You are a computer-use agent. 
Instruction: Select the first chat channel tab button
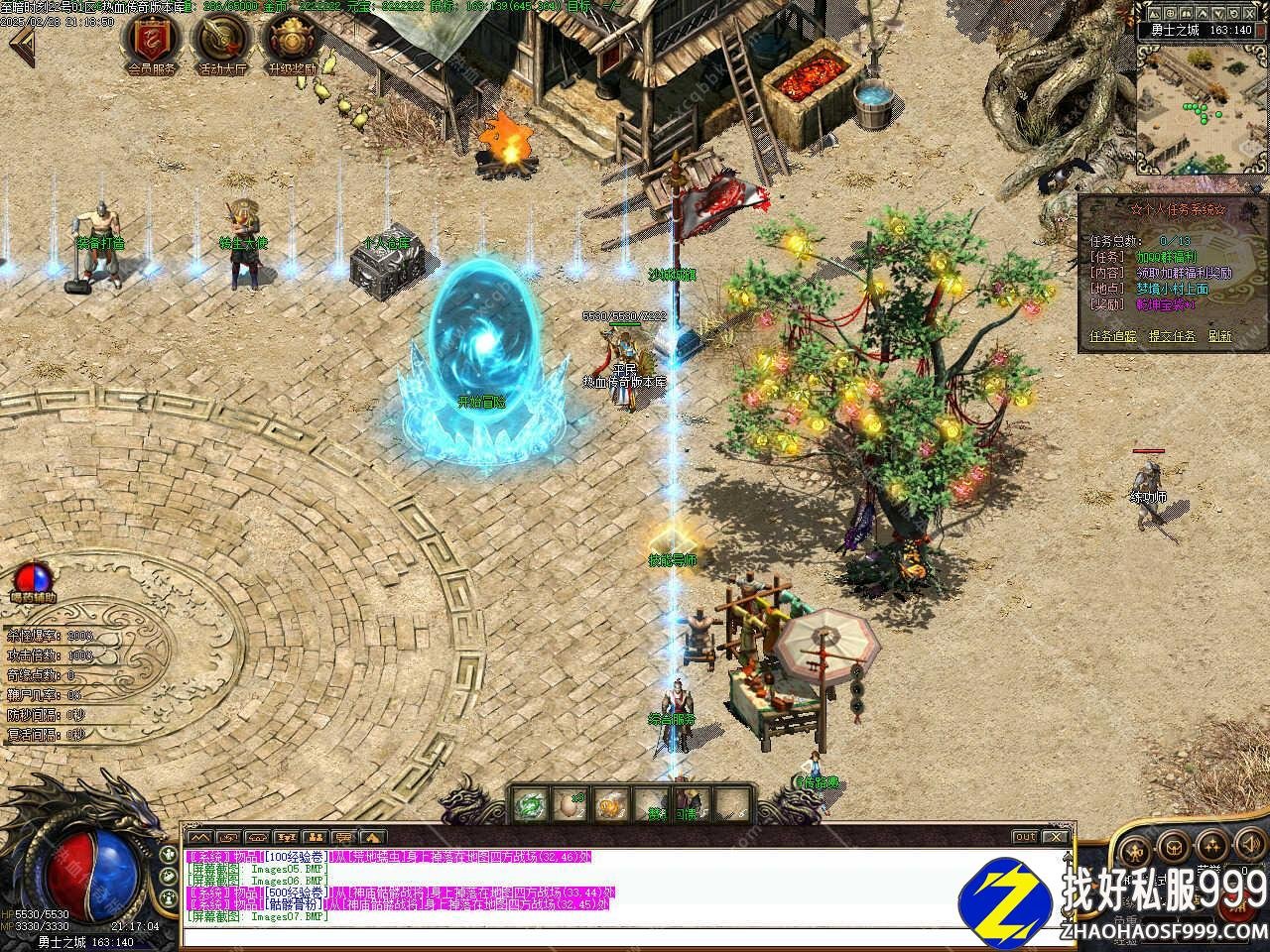pyautogui.click(x=199, y=838)
